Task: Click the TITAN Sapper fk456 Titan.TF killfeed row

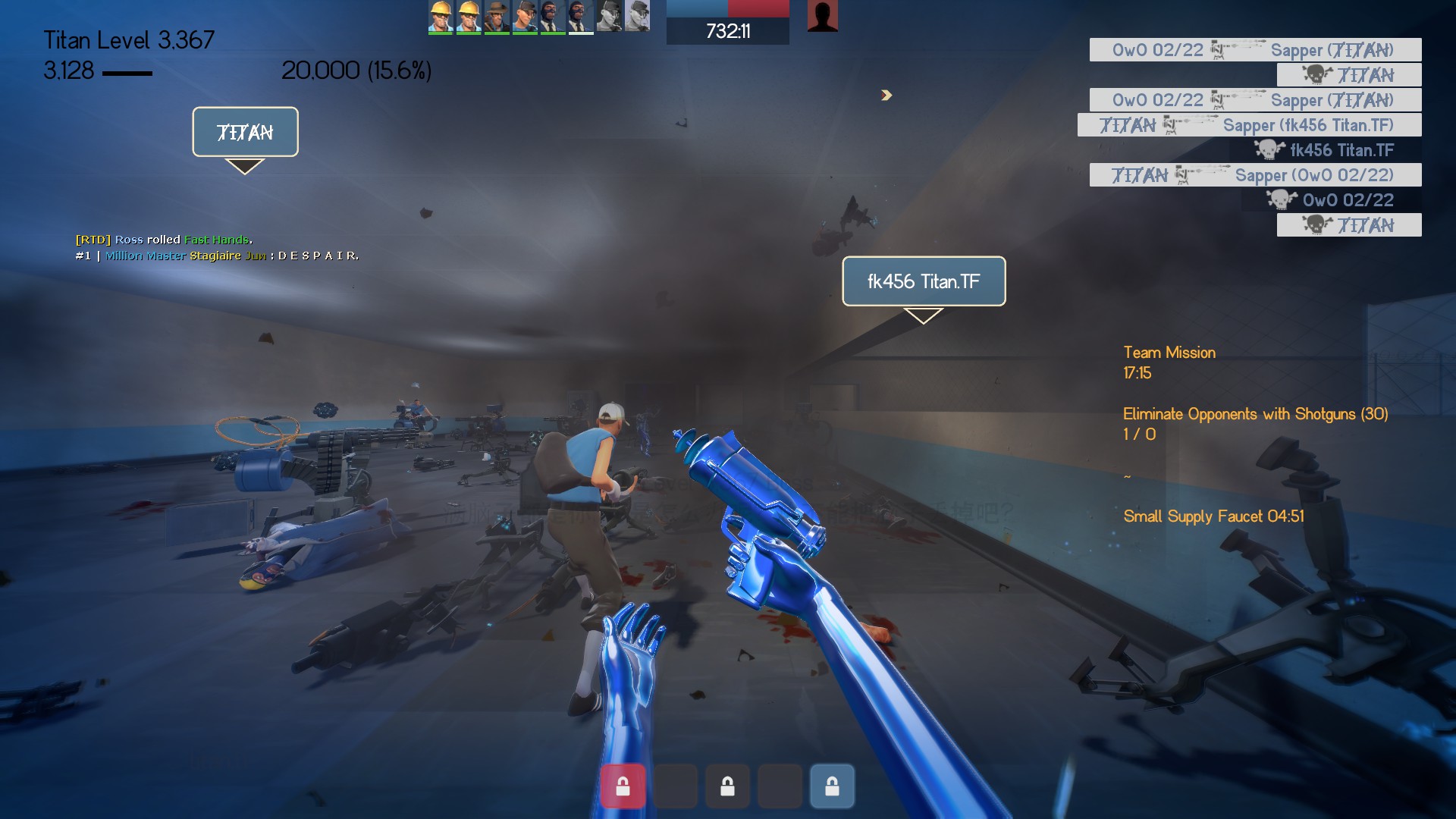Action: pos(1249,125)
